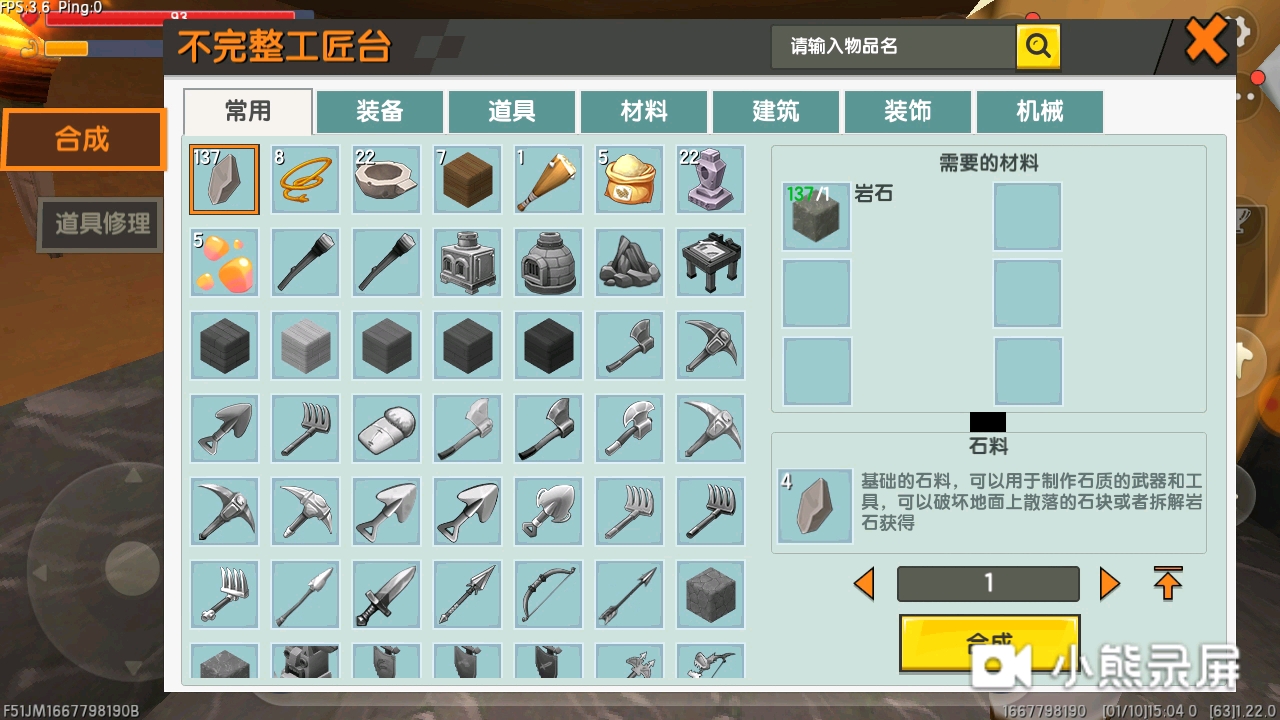The width and height of the screenshot is (1280, 720).
Task: Open the 道具修理 repair panel
Action: point(97,224)
